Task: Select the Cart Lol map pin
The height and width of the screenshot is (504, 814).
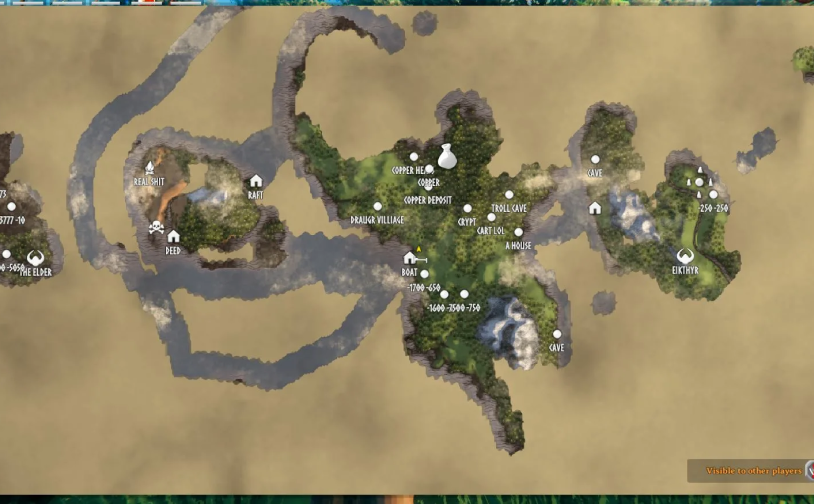Action: [x=491, y=218]
